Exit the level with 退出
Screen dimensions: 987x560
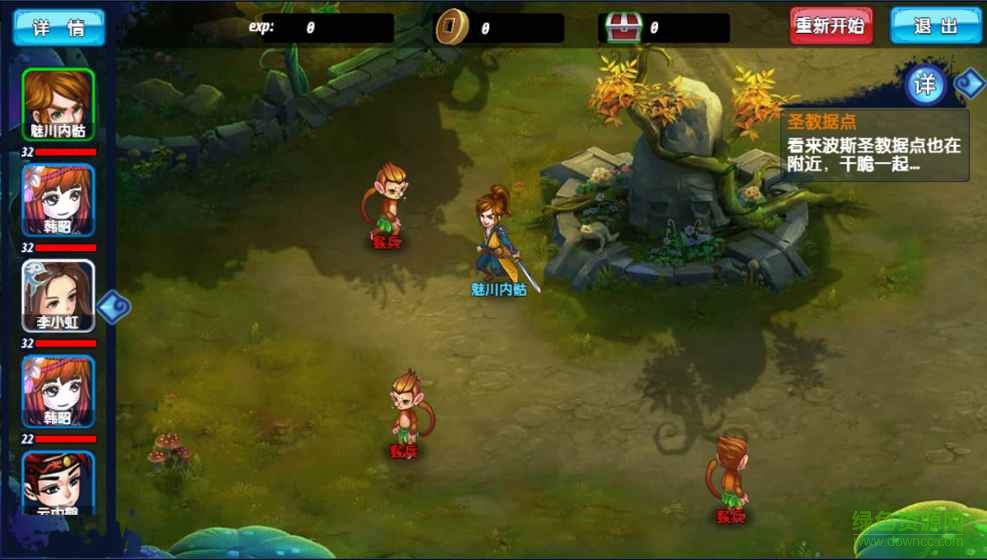pyautogui.click(x=935, y=26)
